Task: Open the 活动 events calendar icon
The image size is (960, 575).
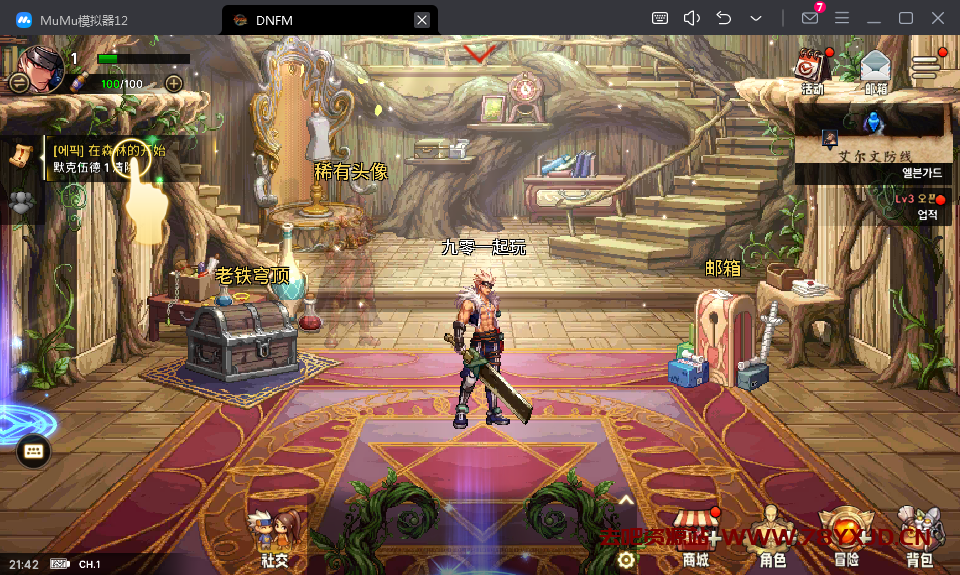Action: tap(810, 69)
